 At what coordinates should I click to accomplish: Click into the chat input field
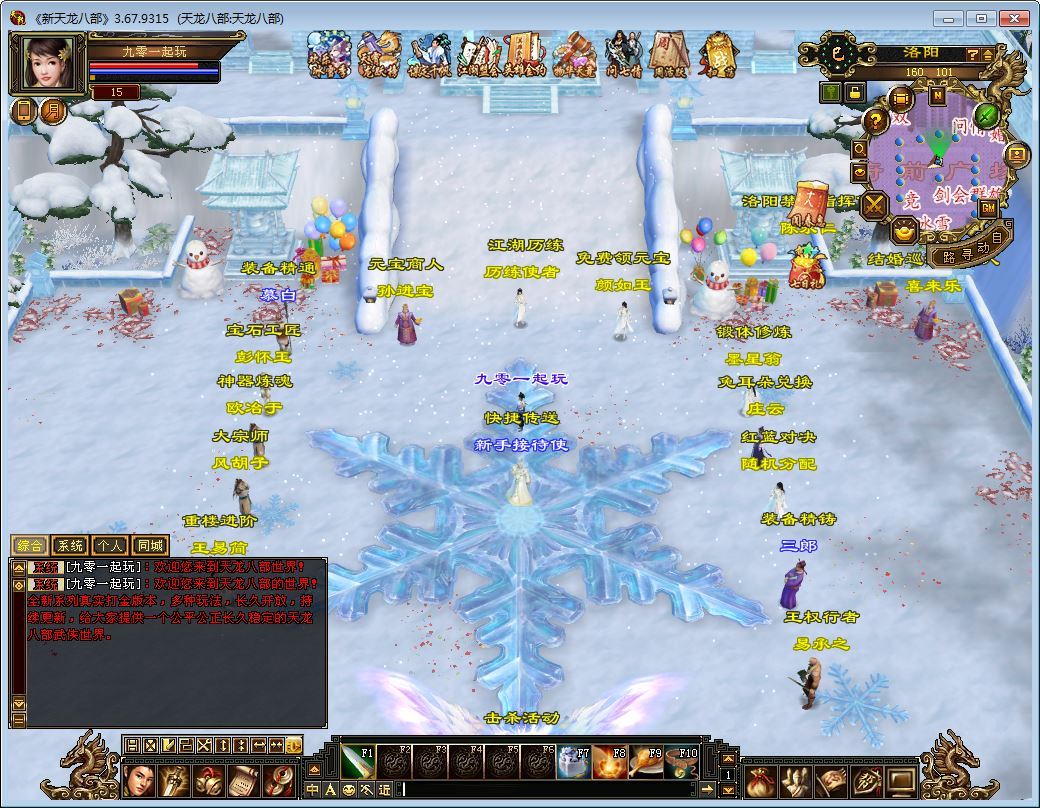tap(550, 790)
